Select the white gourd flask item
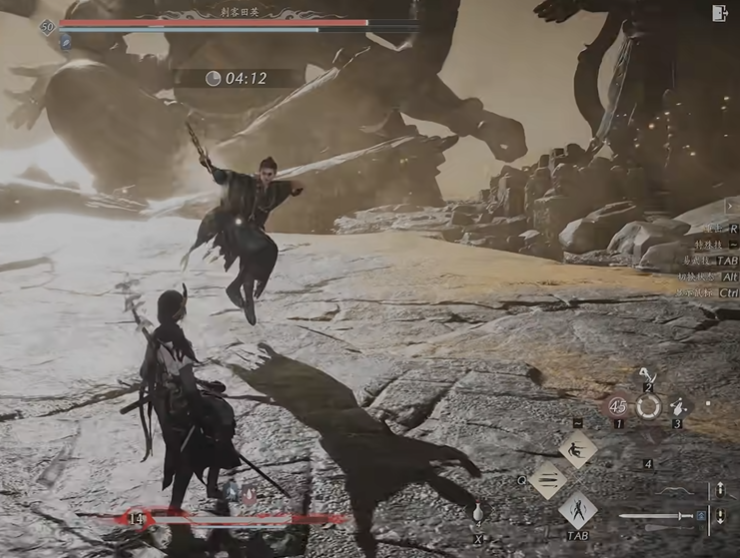The height and width of the screenshot is (558, 740). (x=478, y=513)
